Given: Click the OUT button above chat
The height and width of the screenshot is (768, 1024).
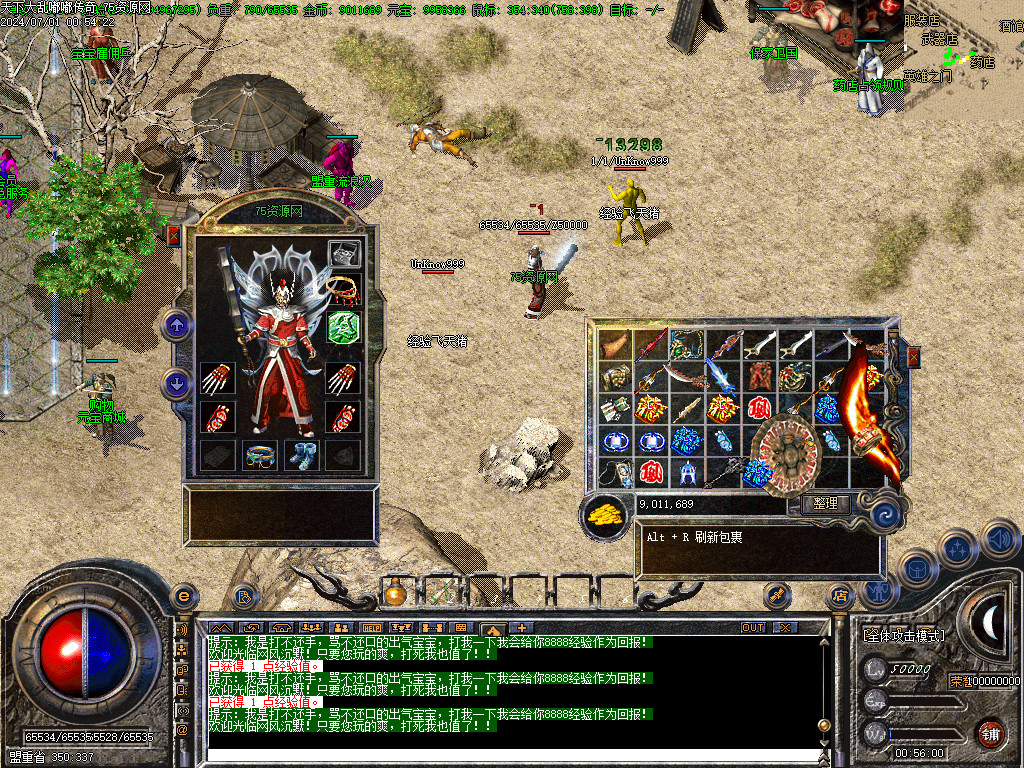Looking at the screenshot, I should (753, 627).
